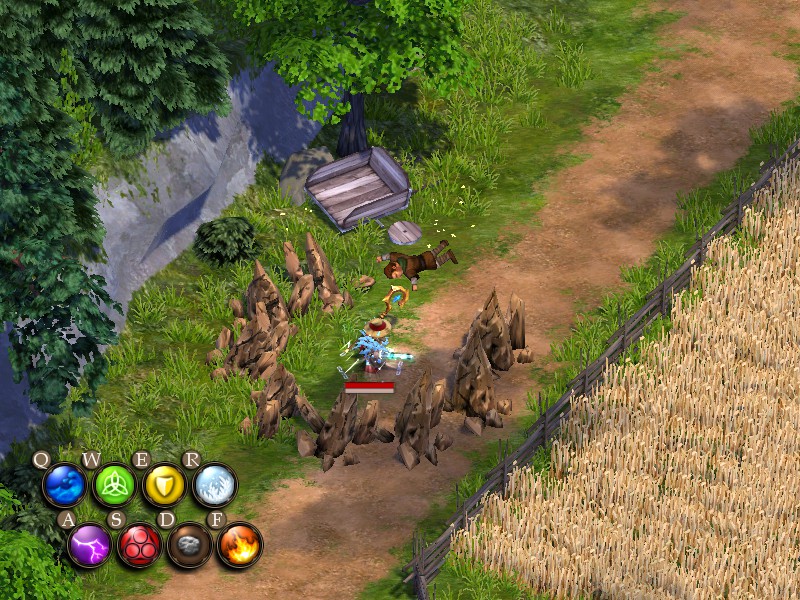
Task: Choose the green life element orb
Action: tap(114, 486)
